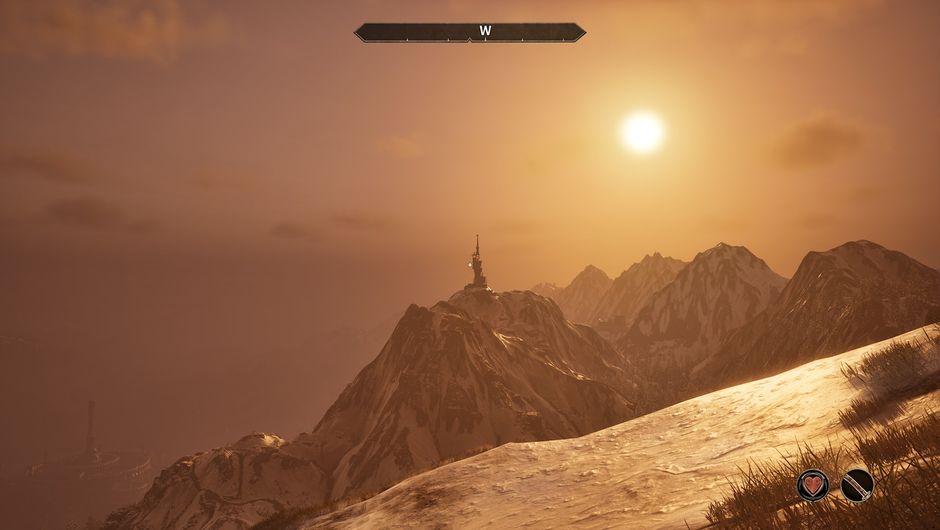The width and height of the screenshot is (940, 530).
Task: Select the sword weapon icon
Action: (857, 485)
